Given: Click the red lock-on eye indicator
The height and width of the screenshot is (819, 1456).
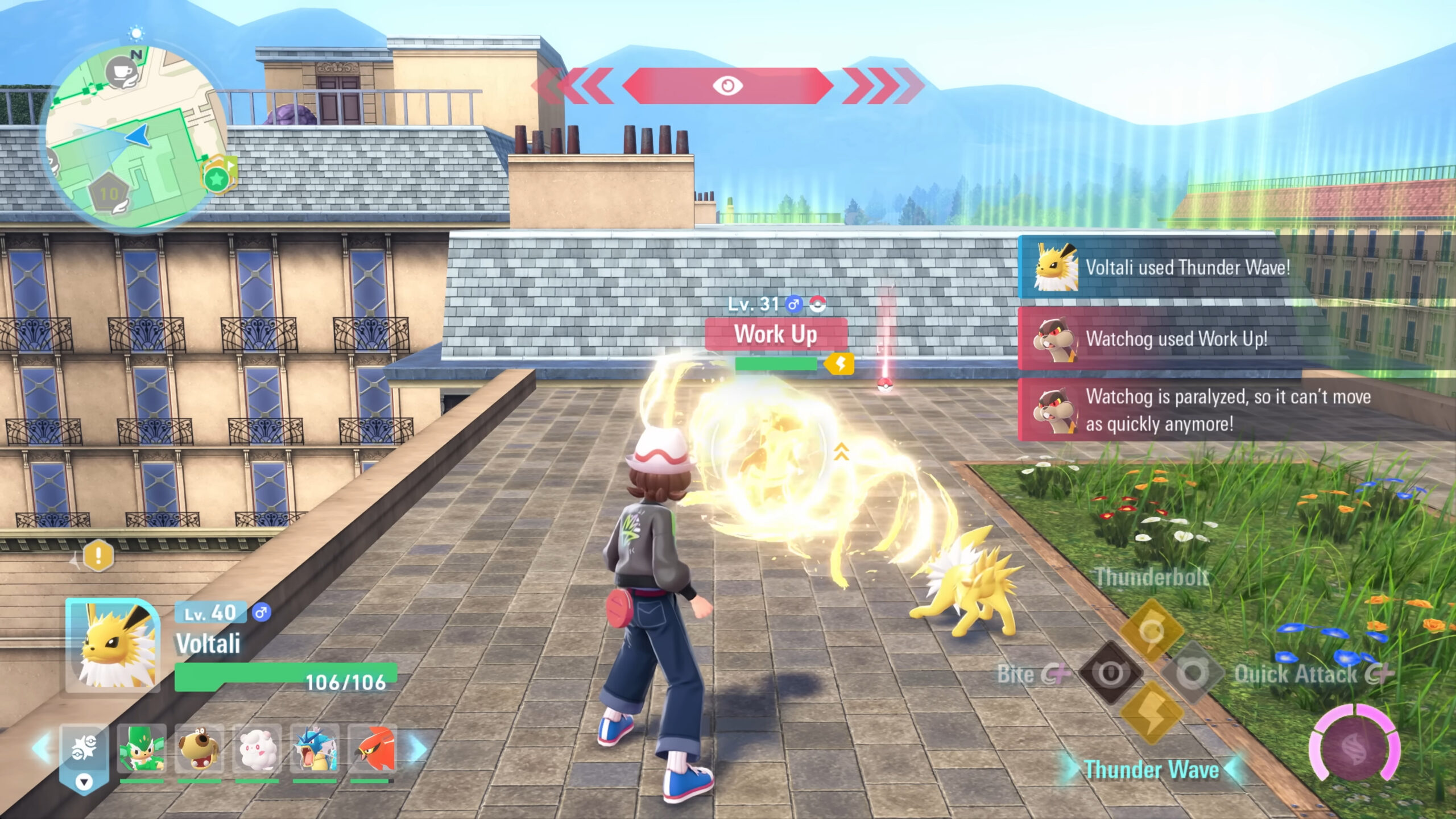Looking at the screenshot, I should 727,86.
